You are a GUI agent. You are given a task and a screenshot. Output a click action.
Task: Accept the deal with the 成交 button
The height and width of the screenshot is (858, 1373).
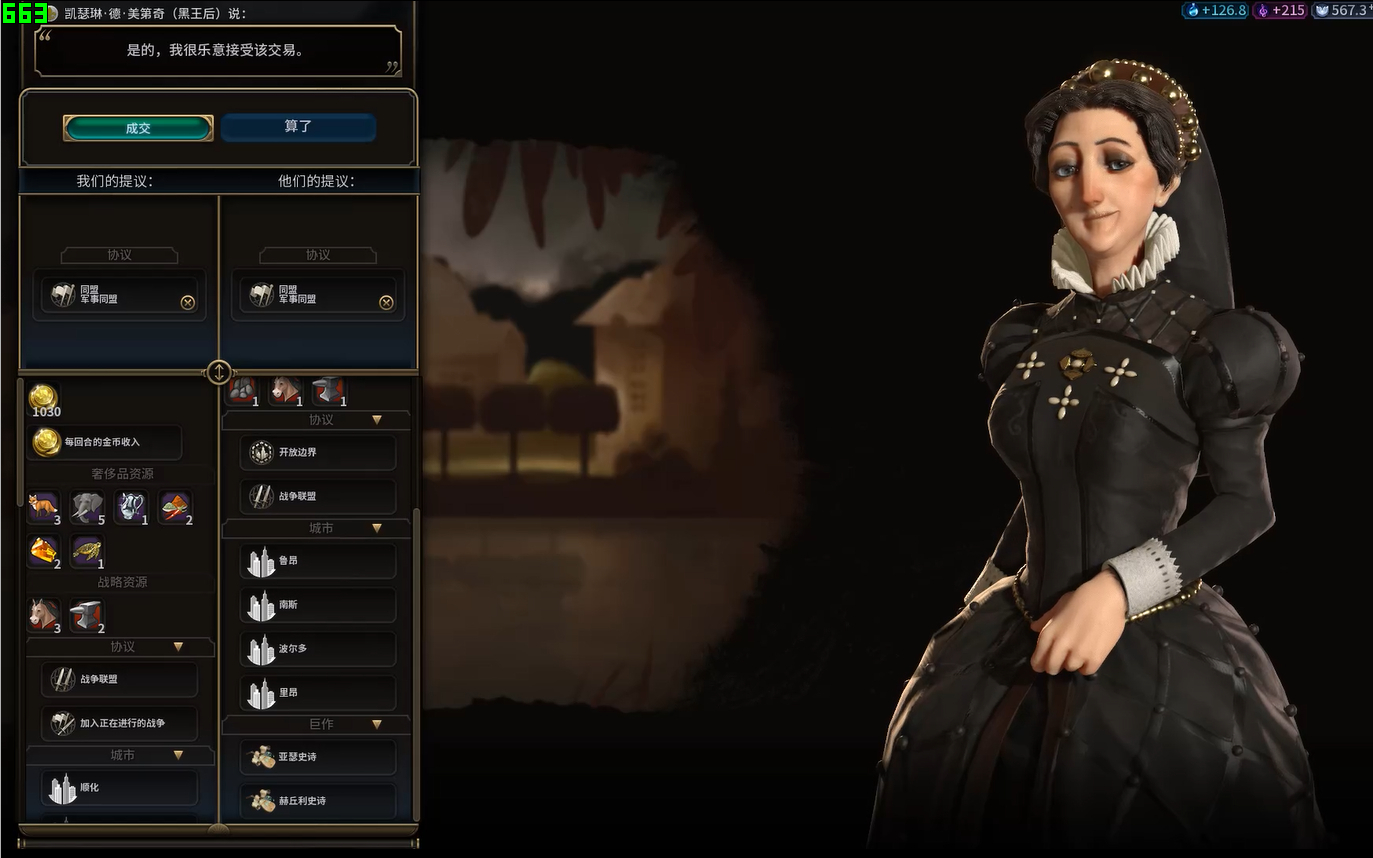(x=138, y=128)
